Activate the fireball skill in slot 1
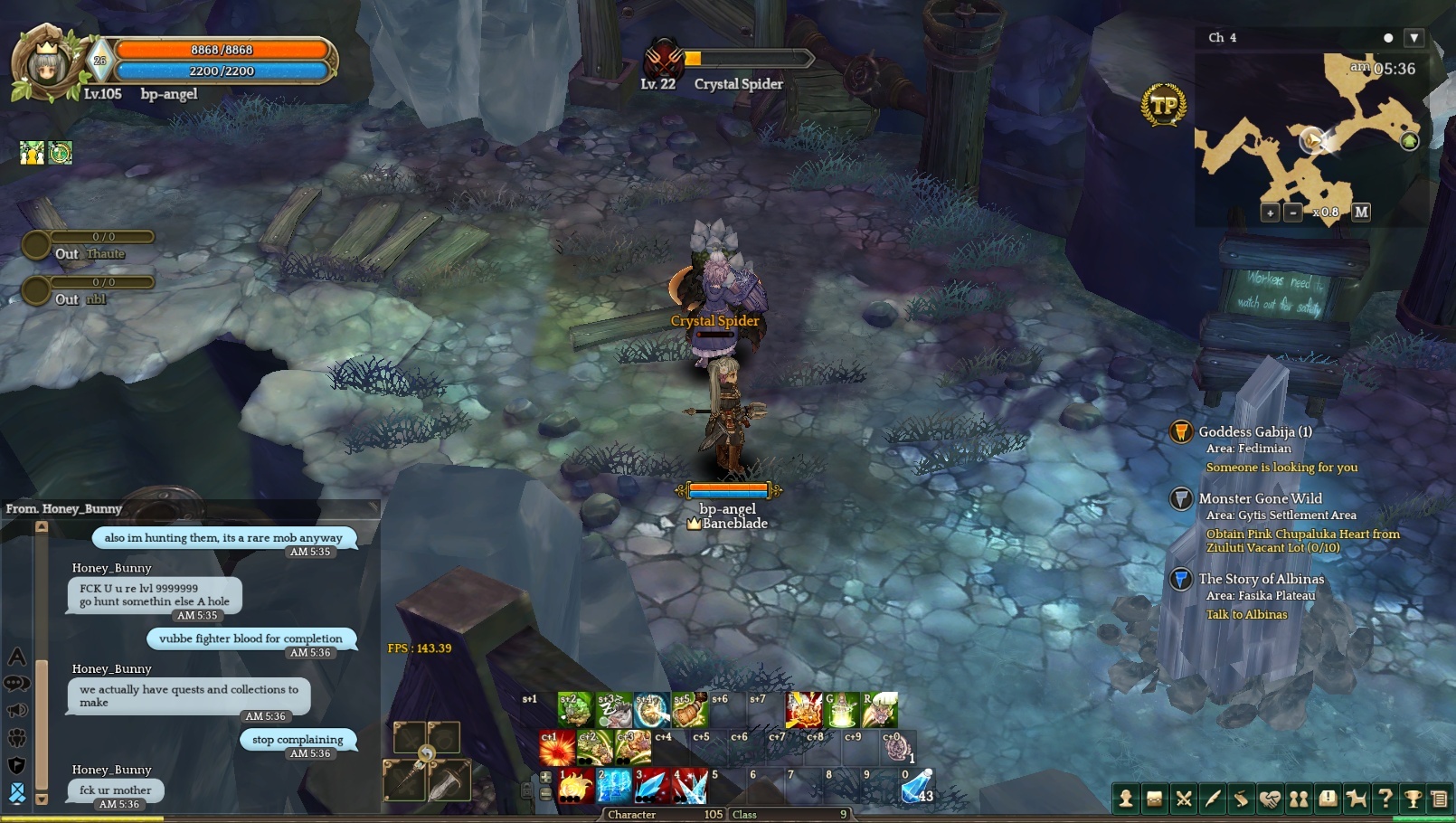 pyautogui.click(x=575, y=787)
